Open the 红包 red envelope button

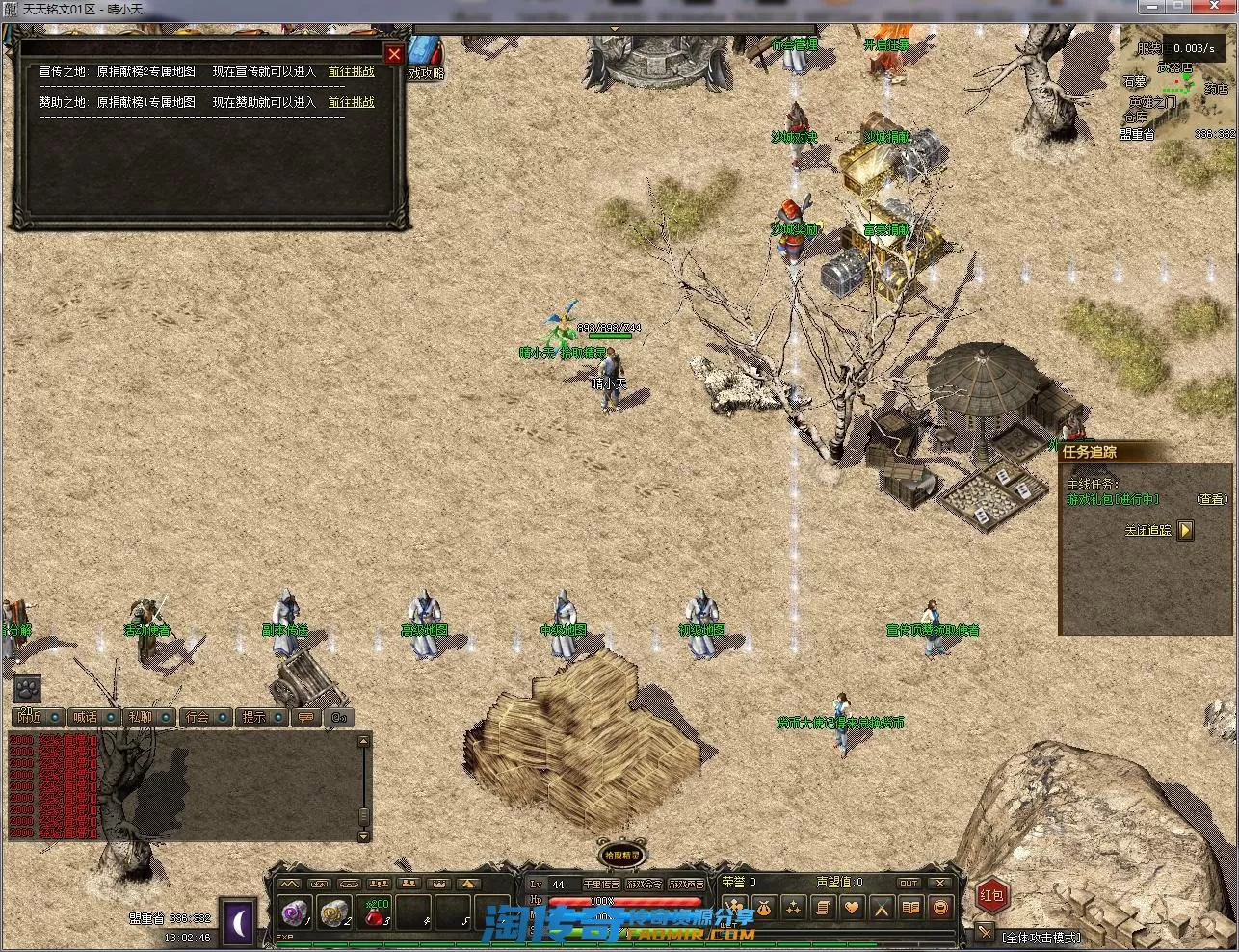(x=991, y=895)
